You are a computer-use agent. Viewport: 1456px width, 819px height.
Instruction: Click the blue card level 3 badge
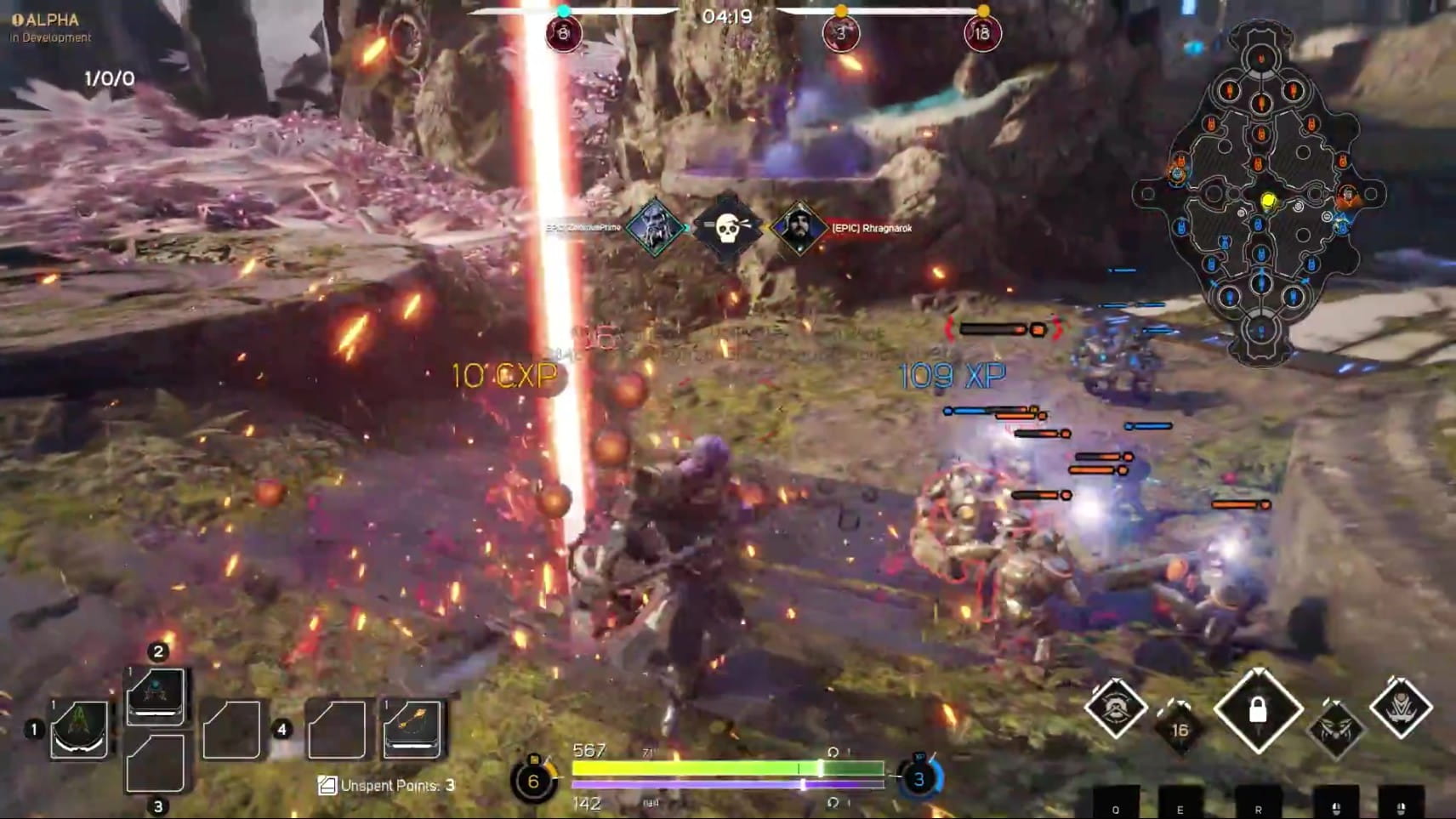919,778
